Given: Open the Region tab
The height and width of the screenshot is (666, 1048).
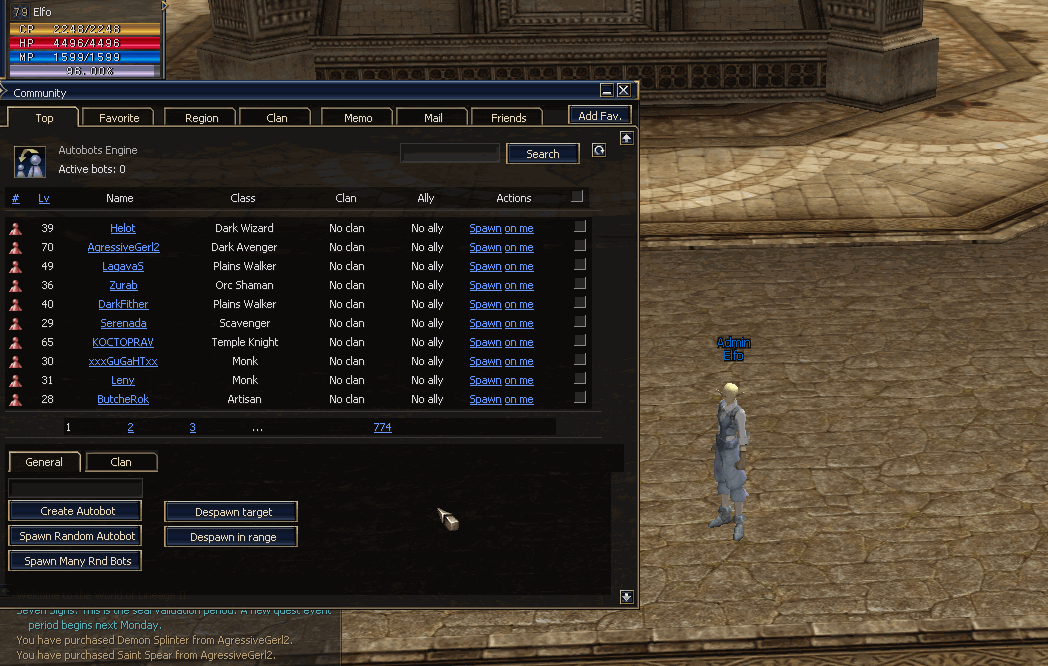Looking at the screenshot, I should [x=201, y=118].
